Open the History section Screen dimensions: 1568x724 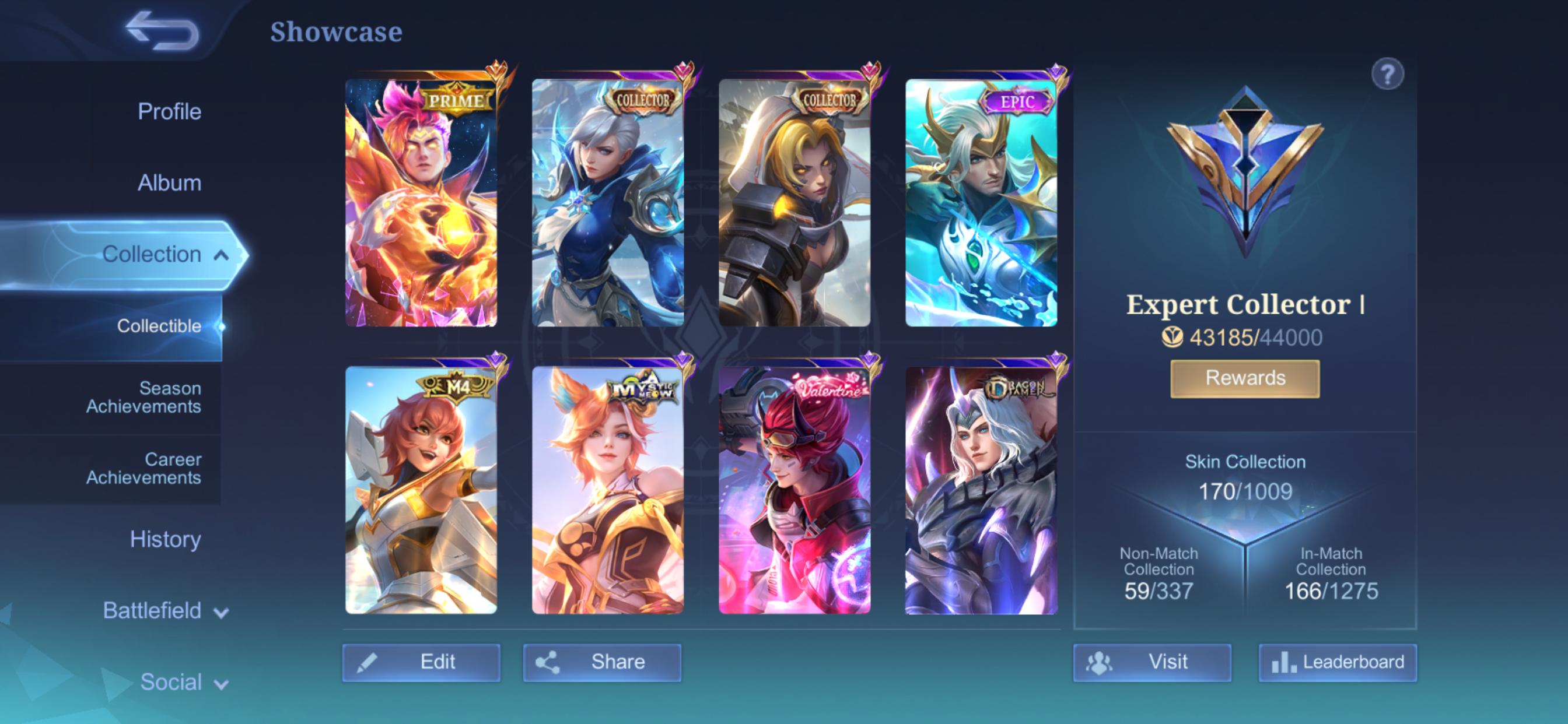coord(166,539)
